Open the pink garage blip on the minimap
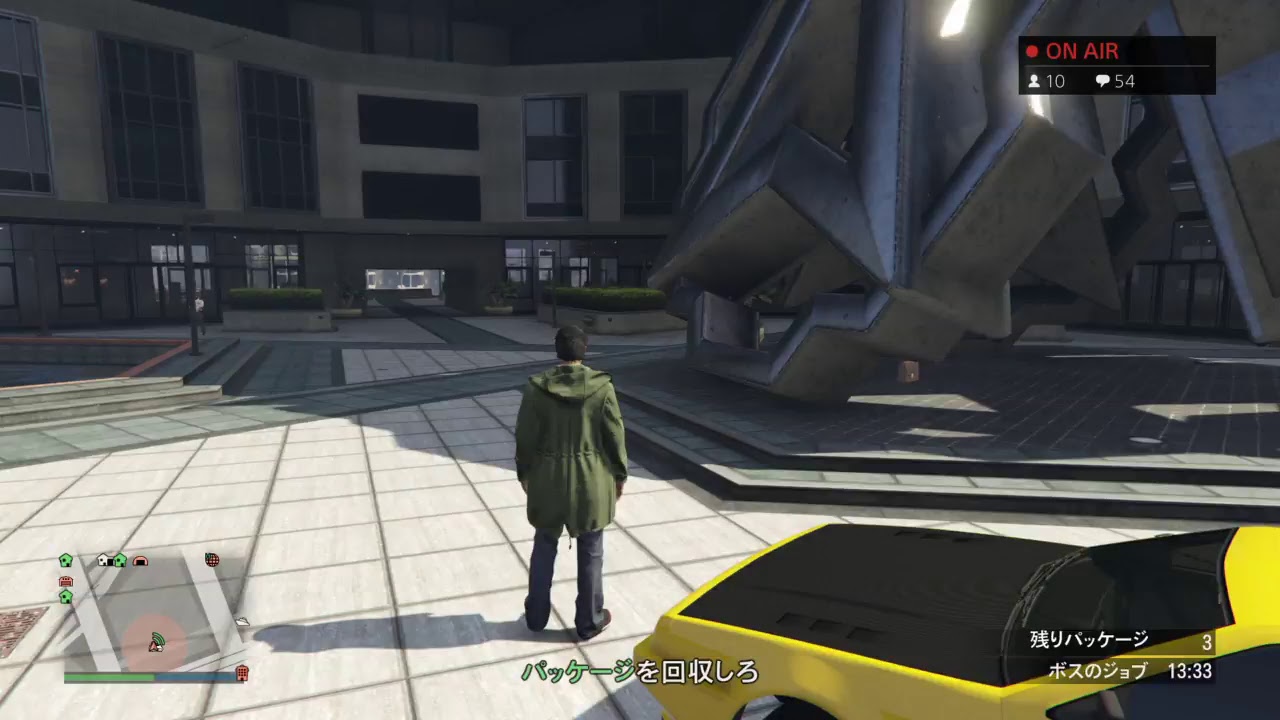 (141, 561)
